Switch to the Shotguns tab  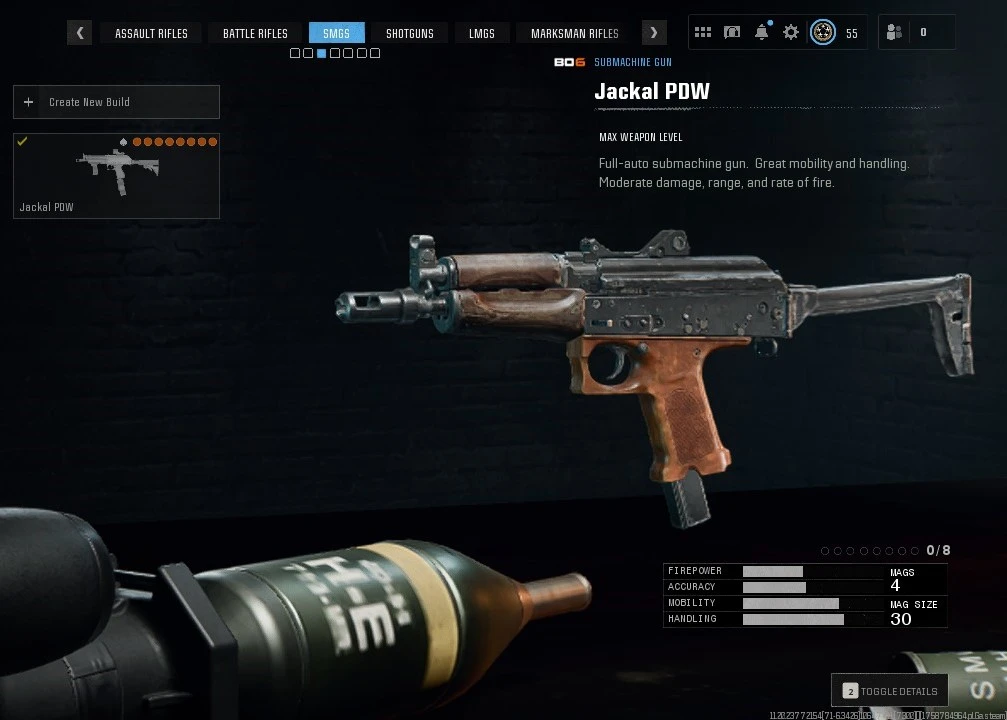coord(410,33)
